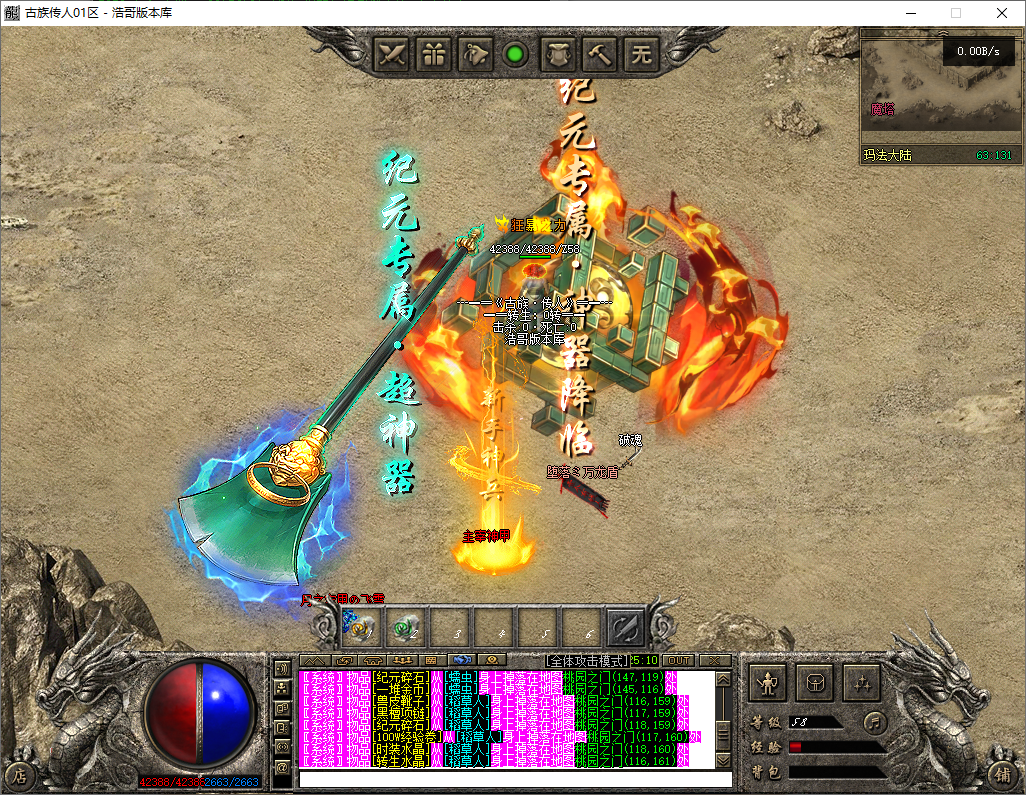Screen dimensions: 1026x795
Task: Click the crossed swords icon in top bar
Action: 392,54
